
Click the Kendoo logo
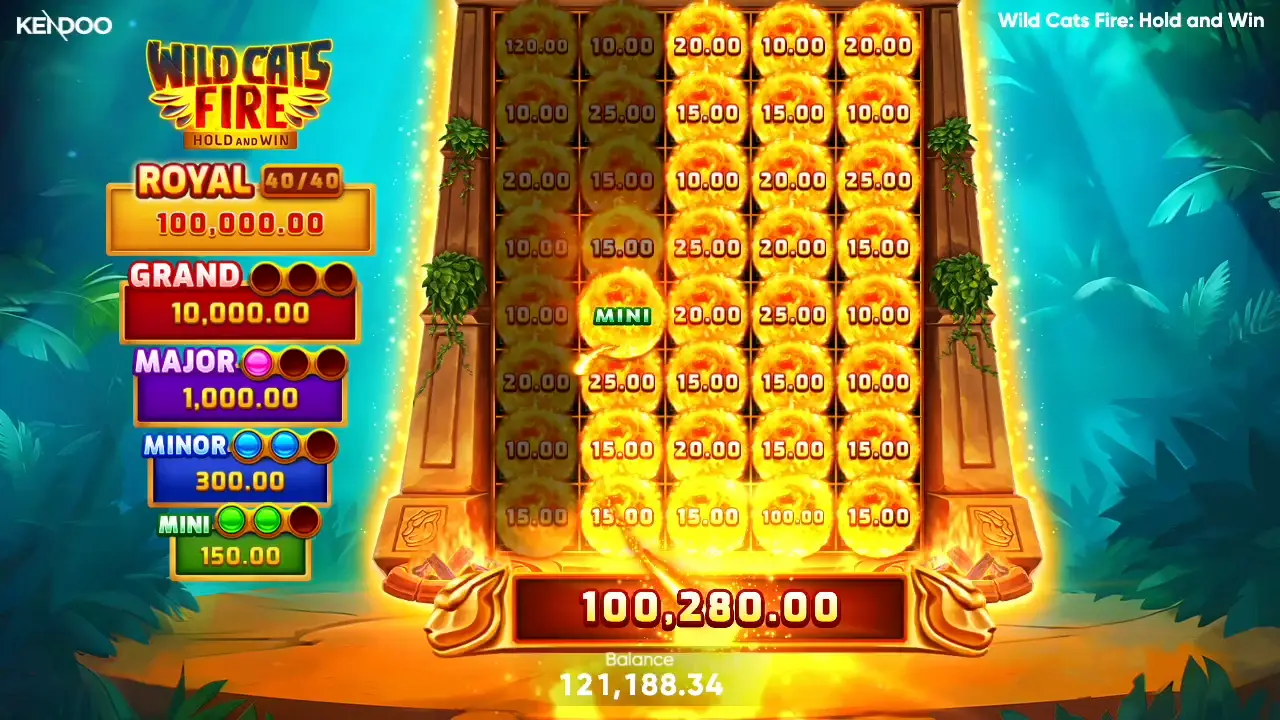[63, 25]
